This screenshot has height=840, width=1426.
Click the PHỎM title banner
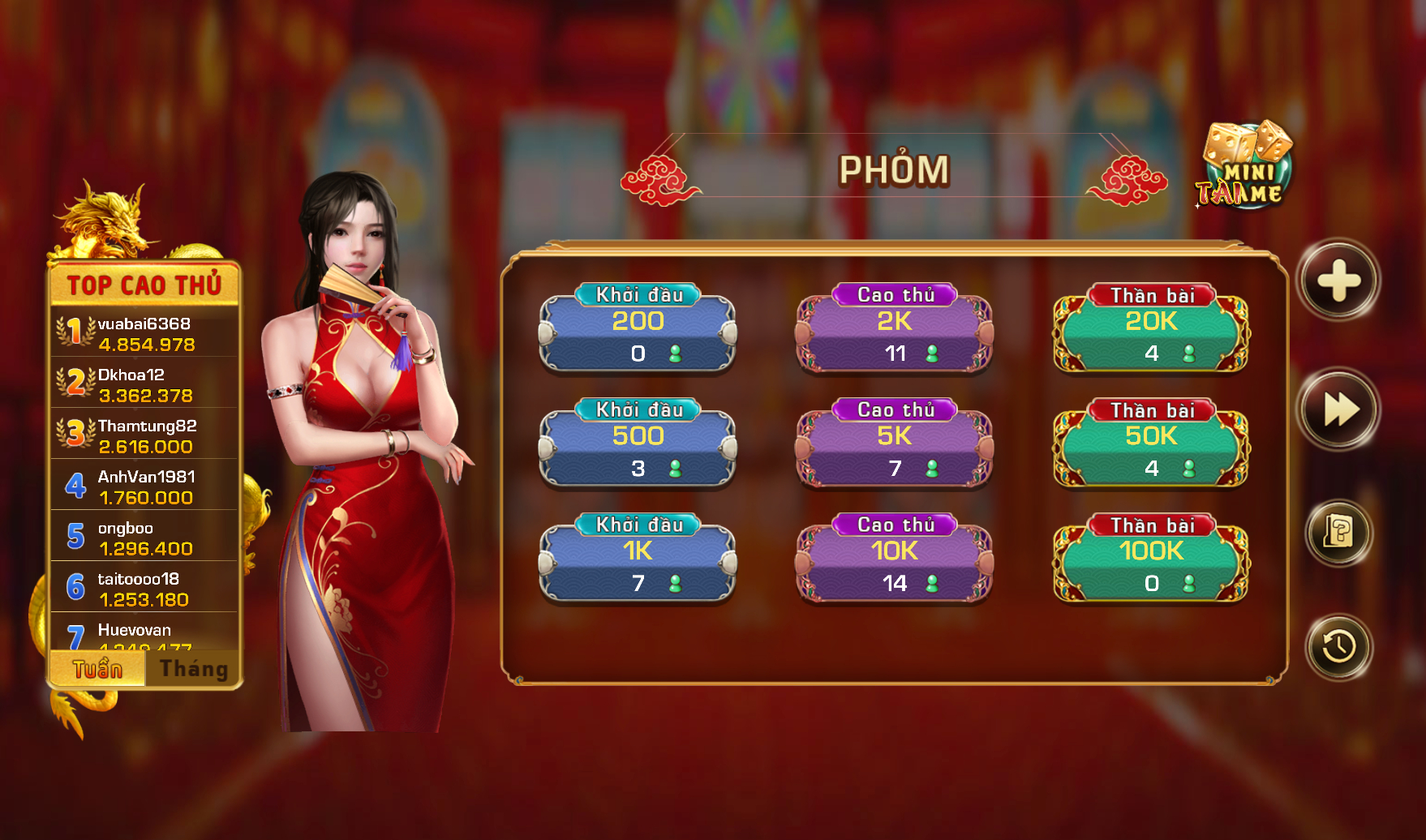coord(892,168)
